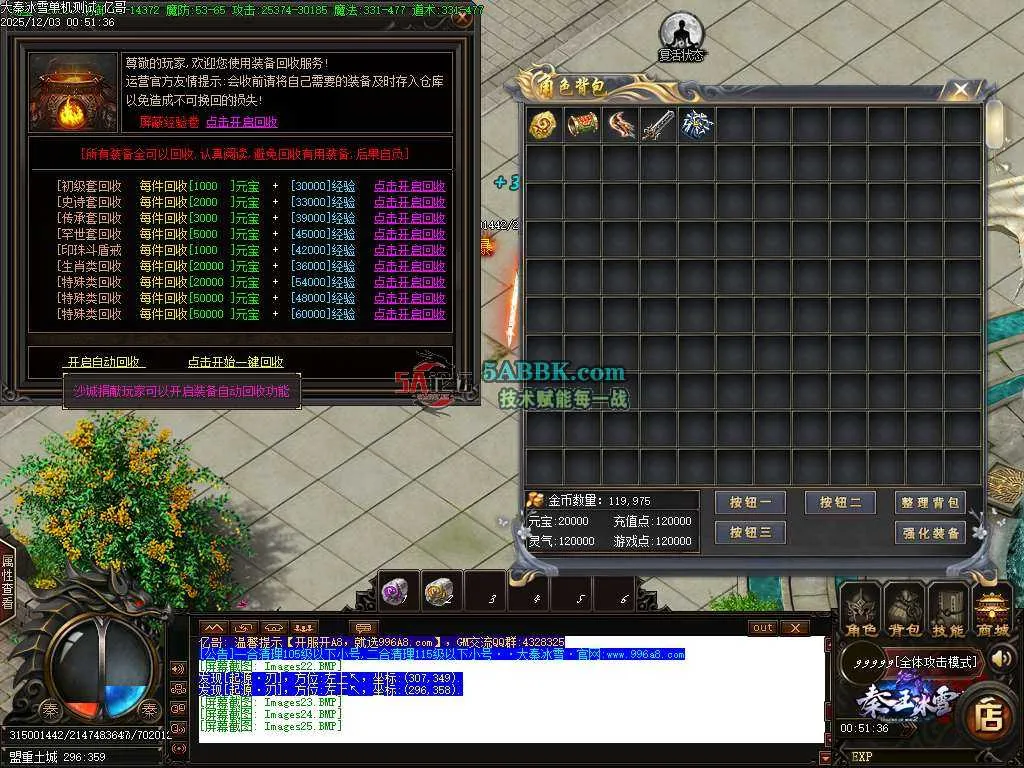Close the character backpack window
Image resolution: width=1024 pixels, height=768 pixels.
tap(961, 90)
